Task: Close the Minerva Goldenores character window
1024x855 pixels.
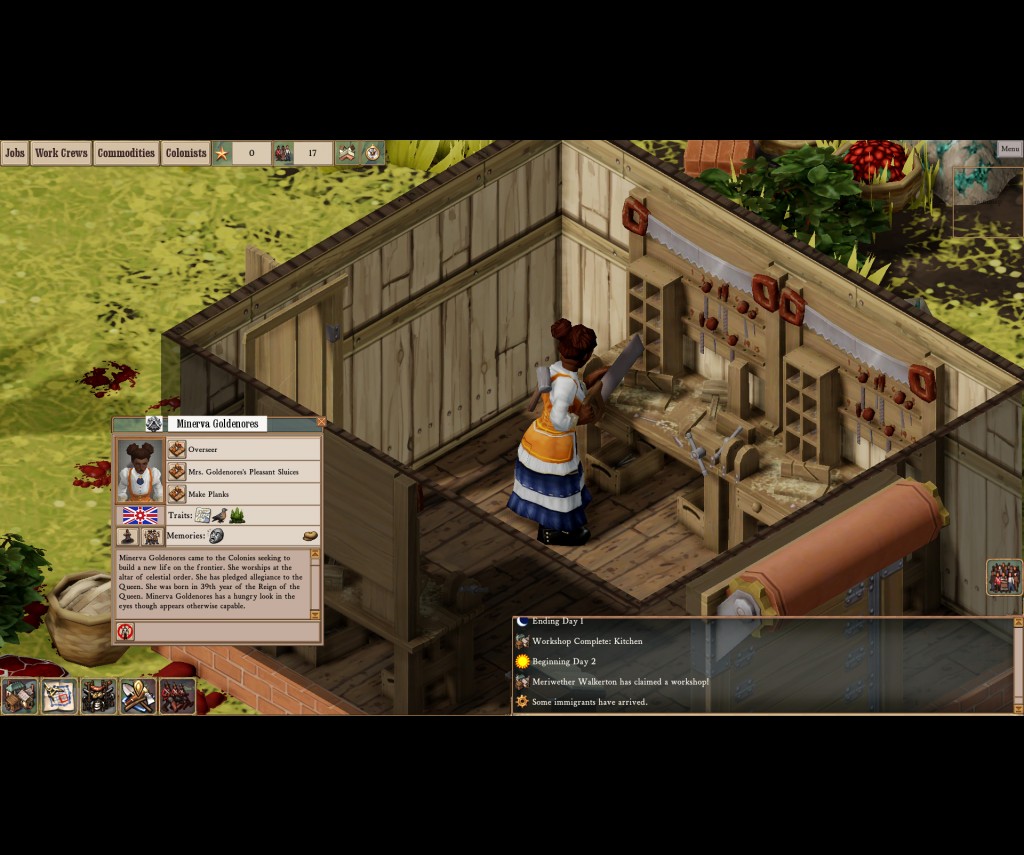Action: (321, 422)
